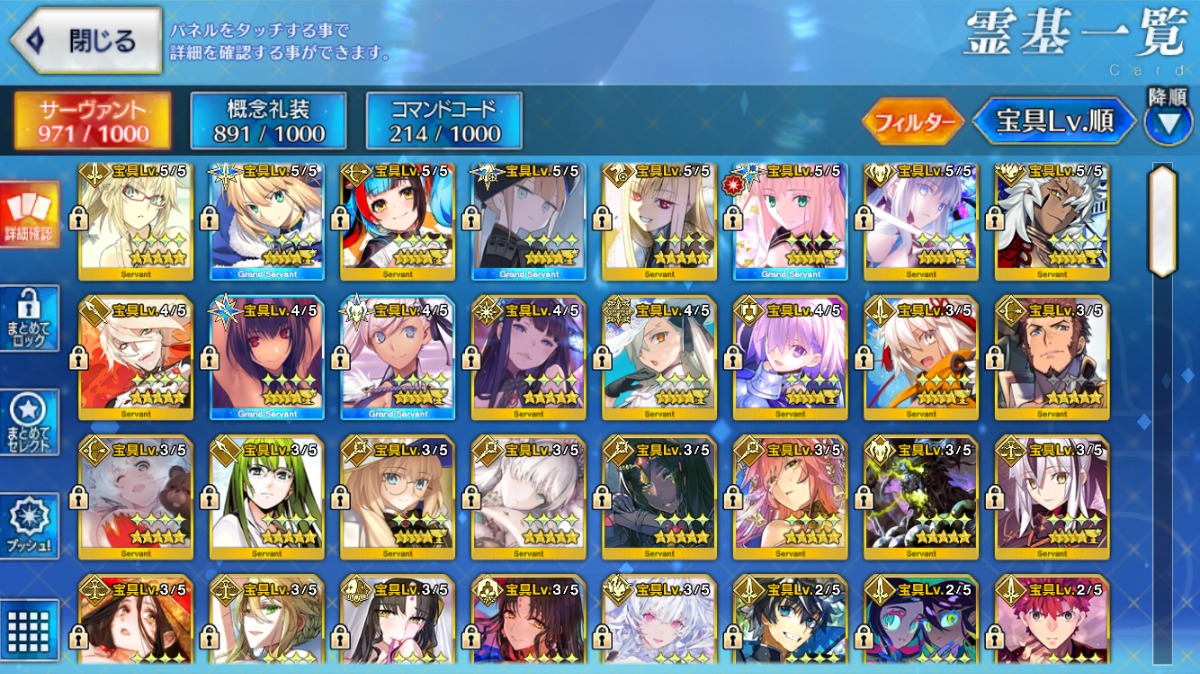Screen dimensions: 1200x674
Task: Tap the プッシュ! button
Action: click(29, 526)
